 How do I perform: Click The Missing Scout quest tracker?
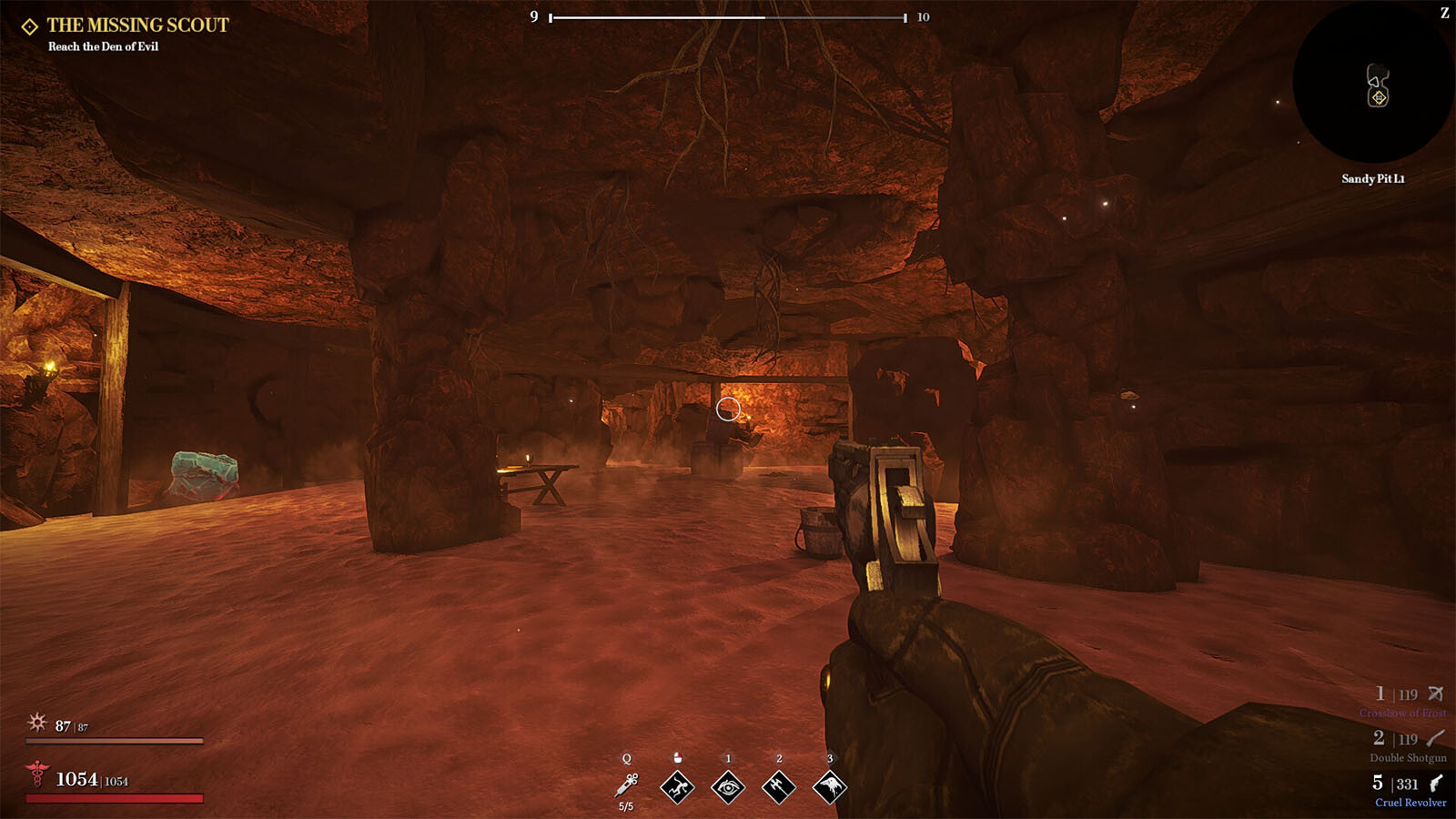point(136,25)
